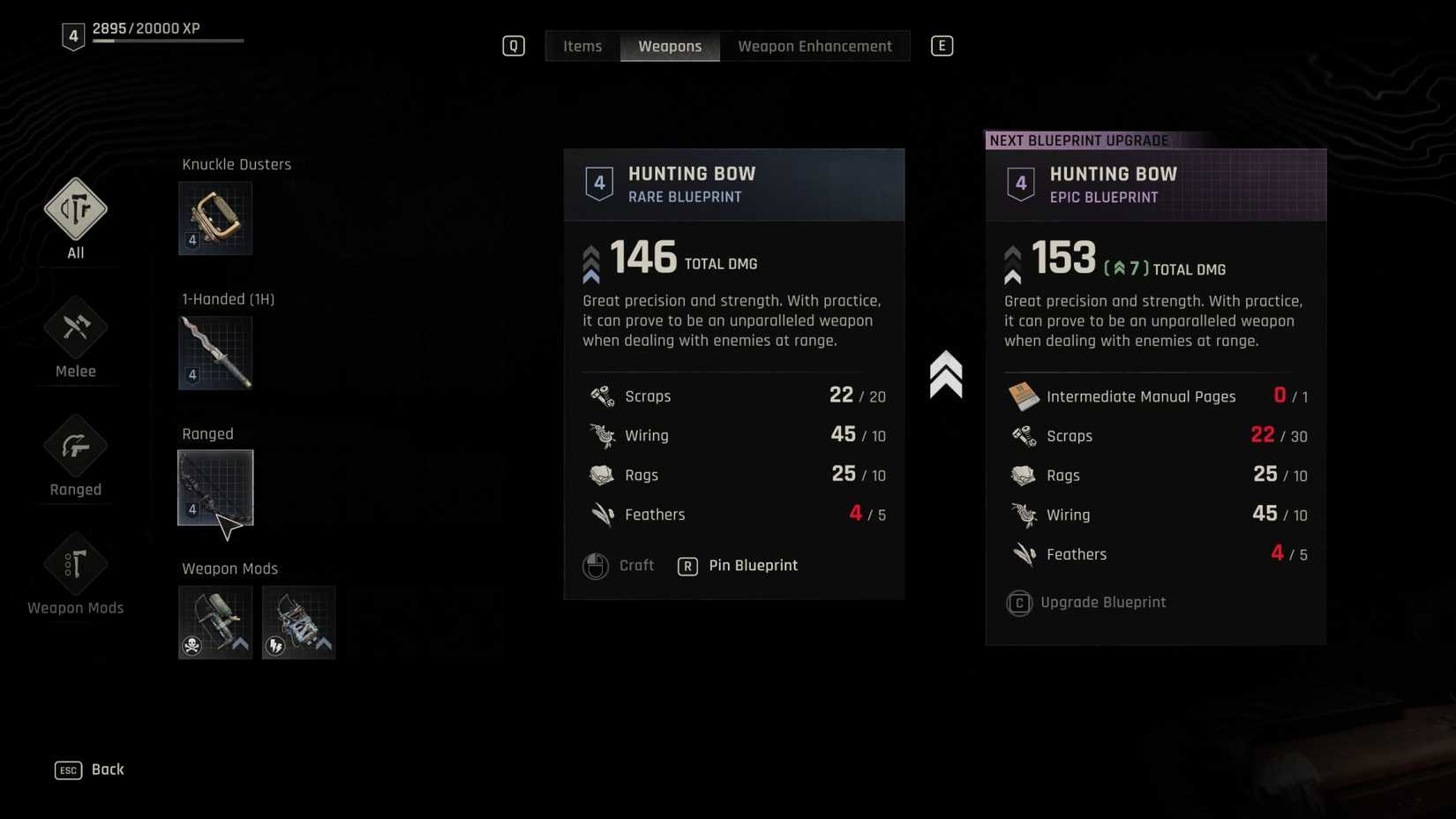Open the Ranged weapons filter
The height and width of the screenshot is (819, 1456).
(x=75, y=447)
